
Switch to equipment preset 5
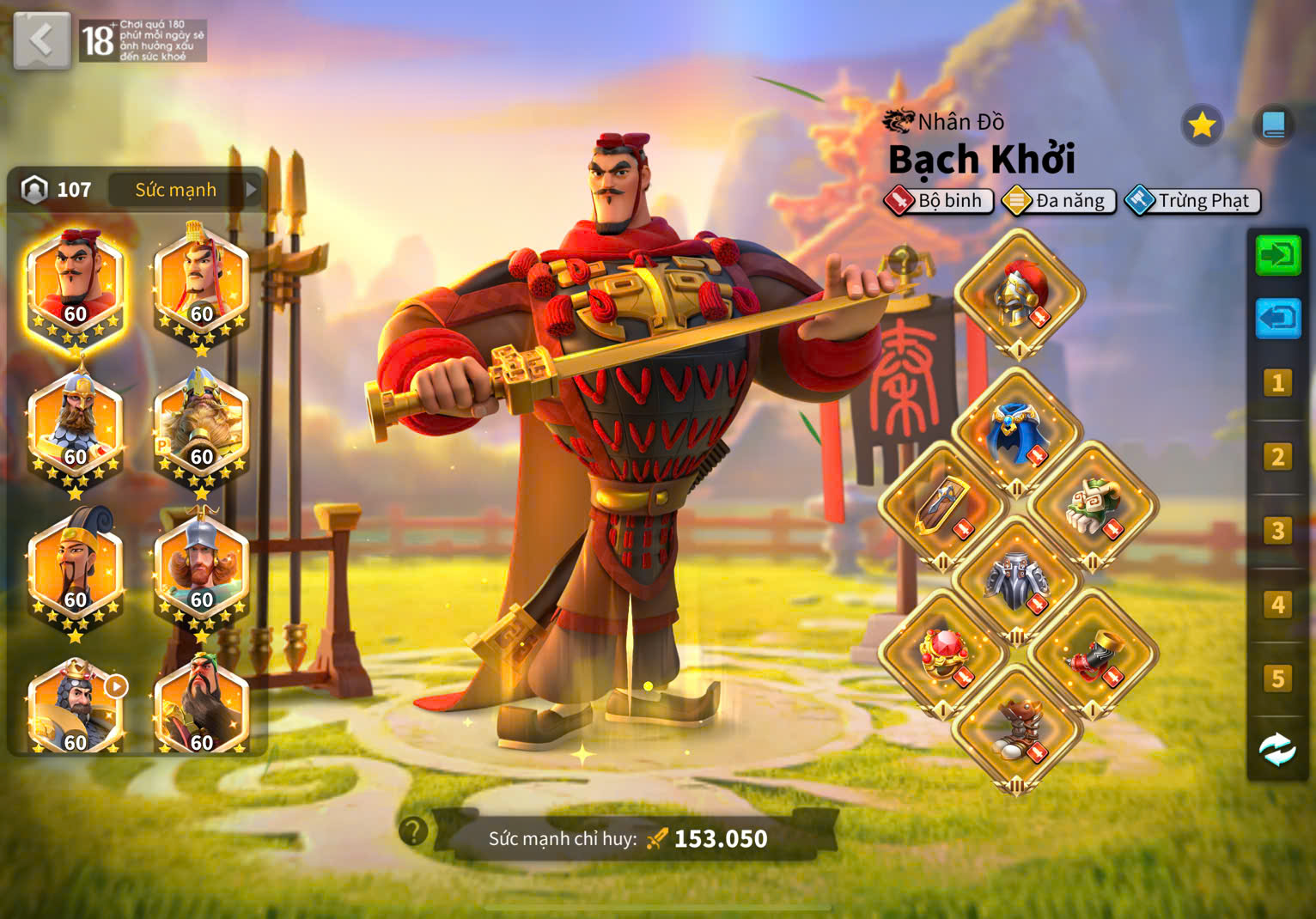tap(1277, 679)
